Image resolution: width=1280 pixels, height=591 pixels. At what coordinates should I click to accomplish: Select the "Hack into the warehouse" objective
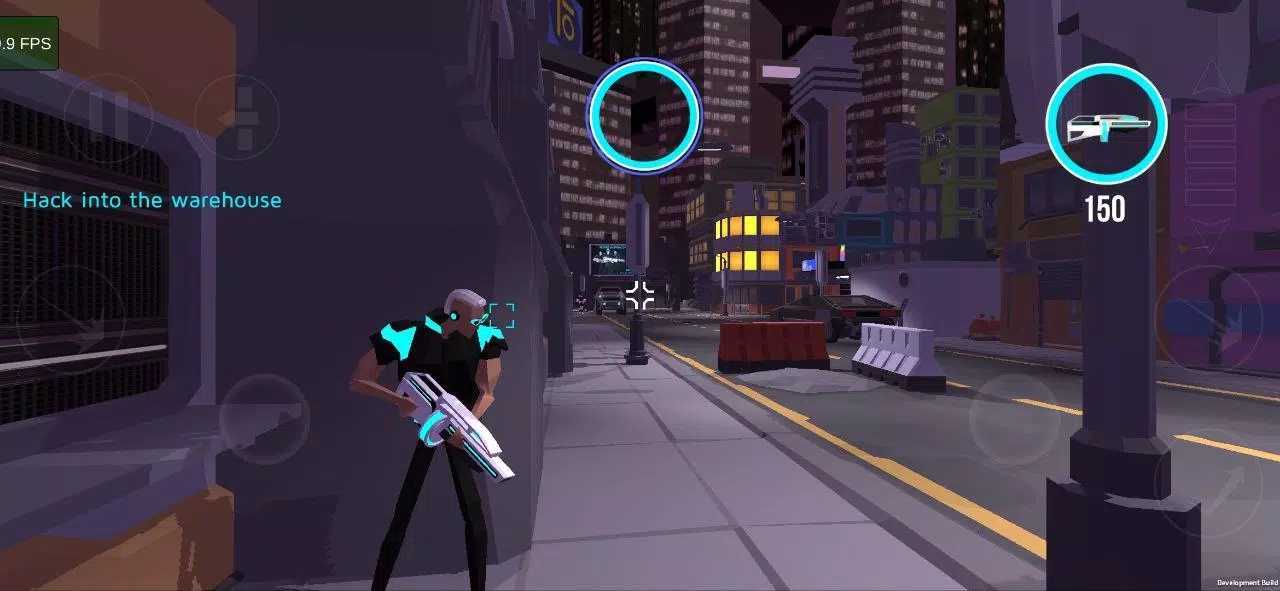[x=152, y=200]
